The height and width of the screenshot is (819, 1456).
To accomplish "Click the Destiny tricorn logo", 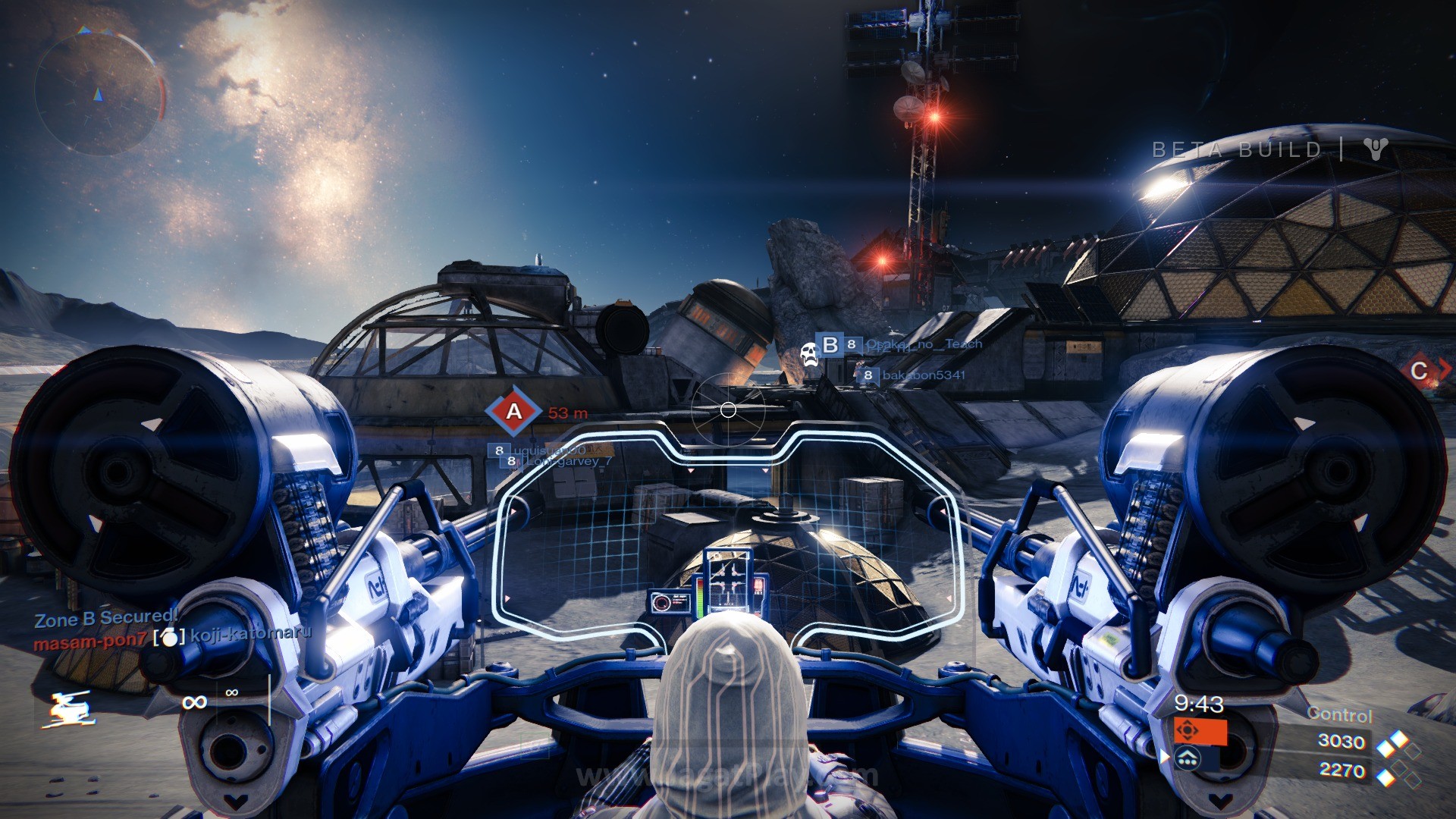I will pyautogui.click(x=1376, y=149).
